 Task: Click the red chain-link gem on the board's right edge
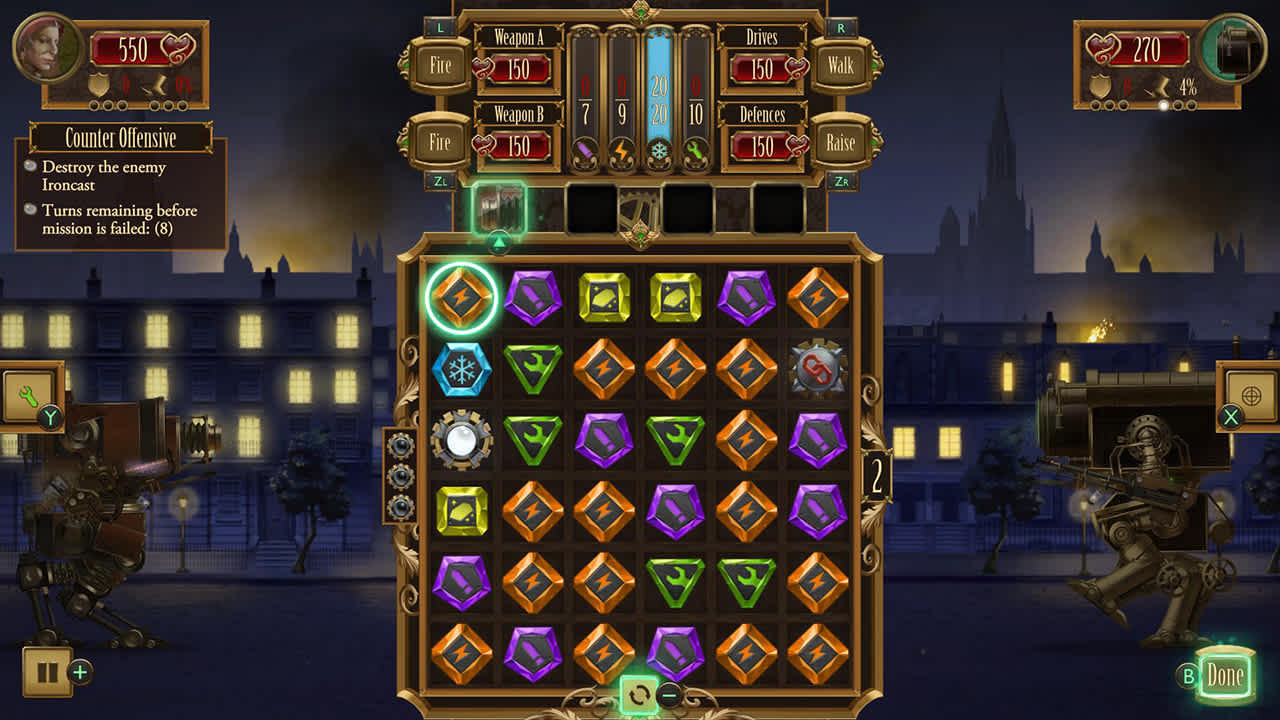(x=817, y=365)
